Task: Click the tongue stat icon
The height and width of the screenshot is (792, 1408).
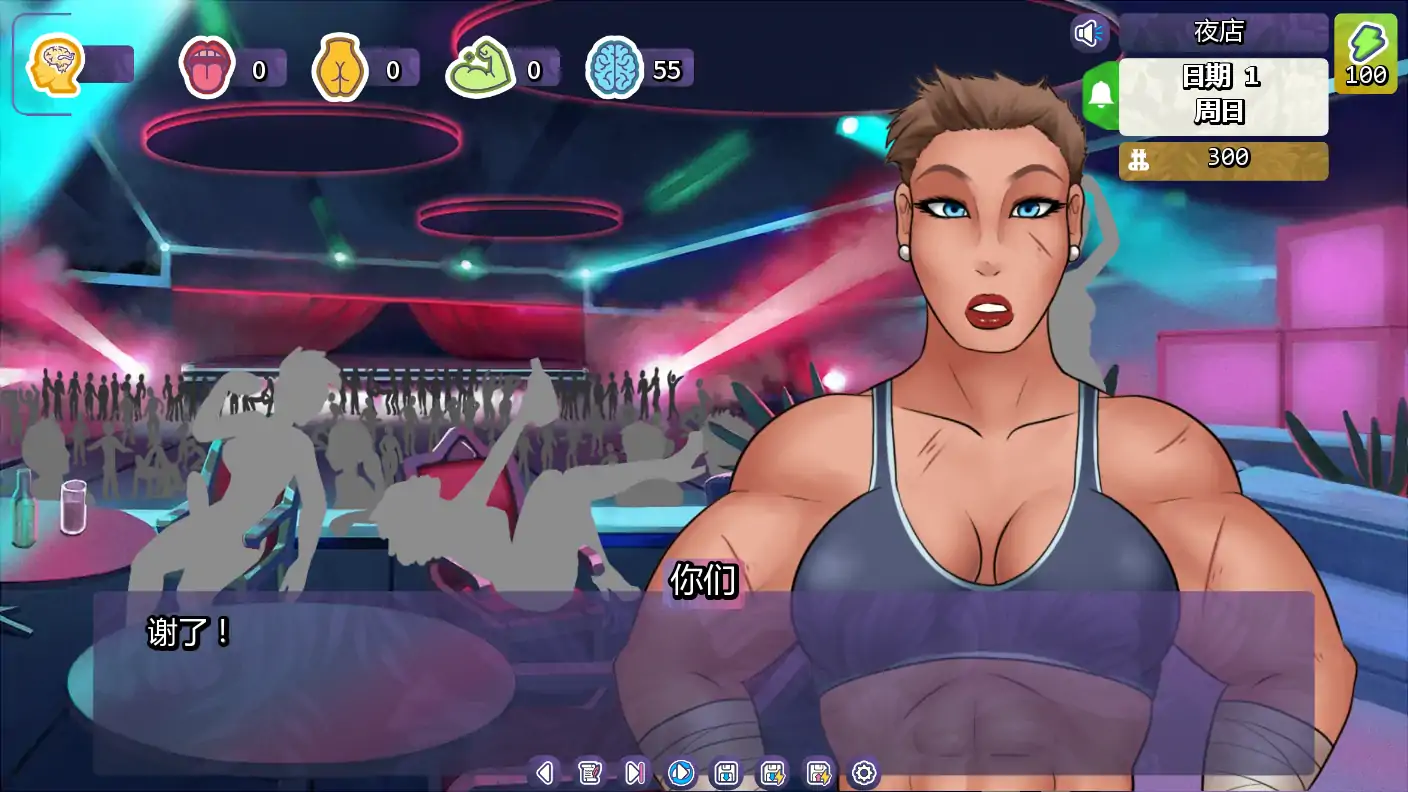Action: tap(209, 69)
